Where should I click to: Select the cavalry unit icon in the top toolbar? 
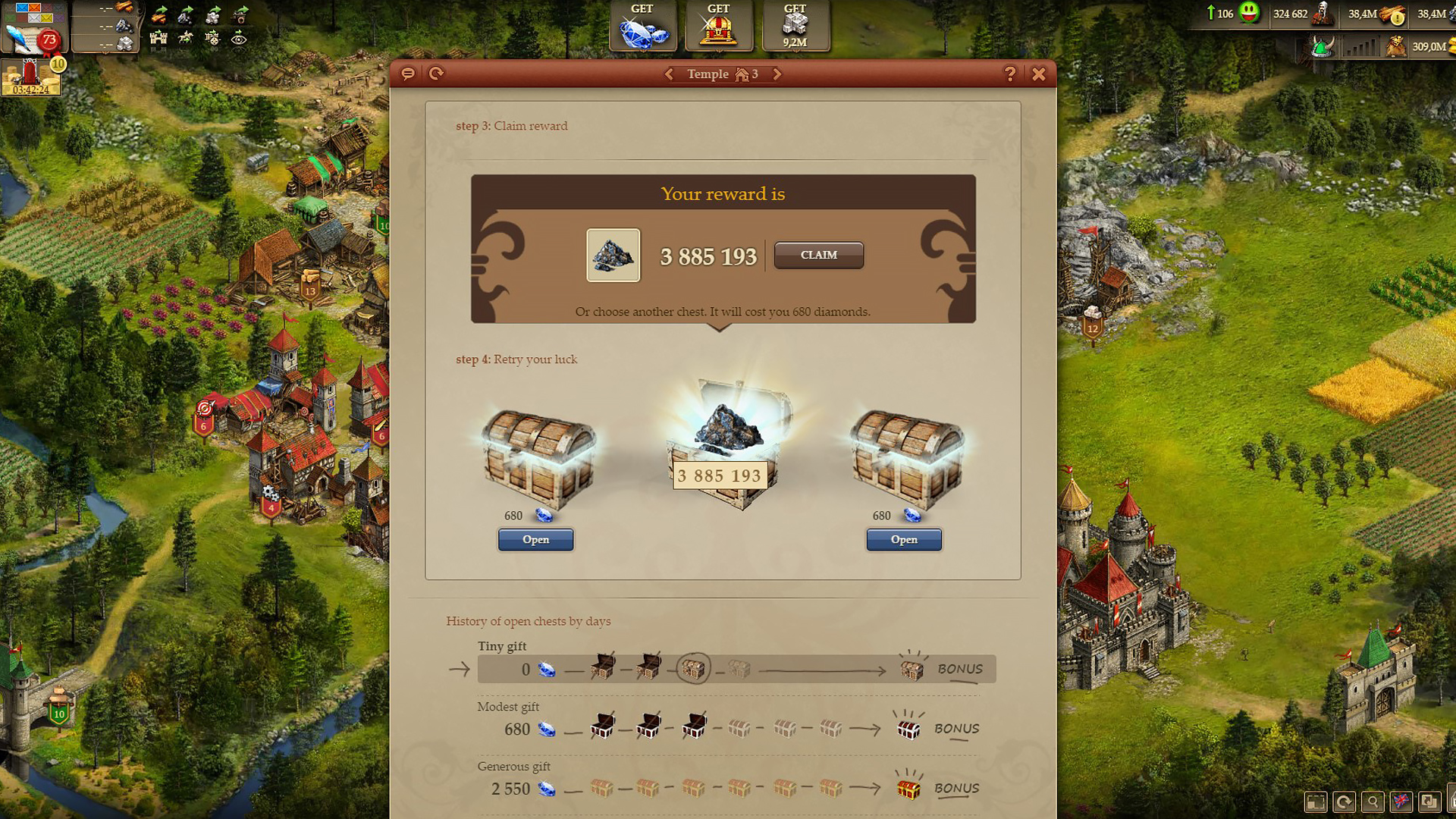tap(186, 39)
